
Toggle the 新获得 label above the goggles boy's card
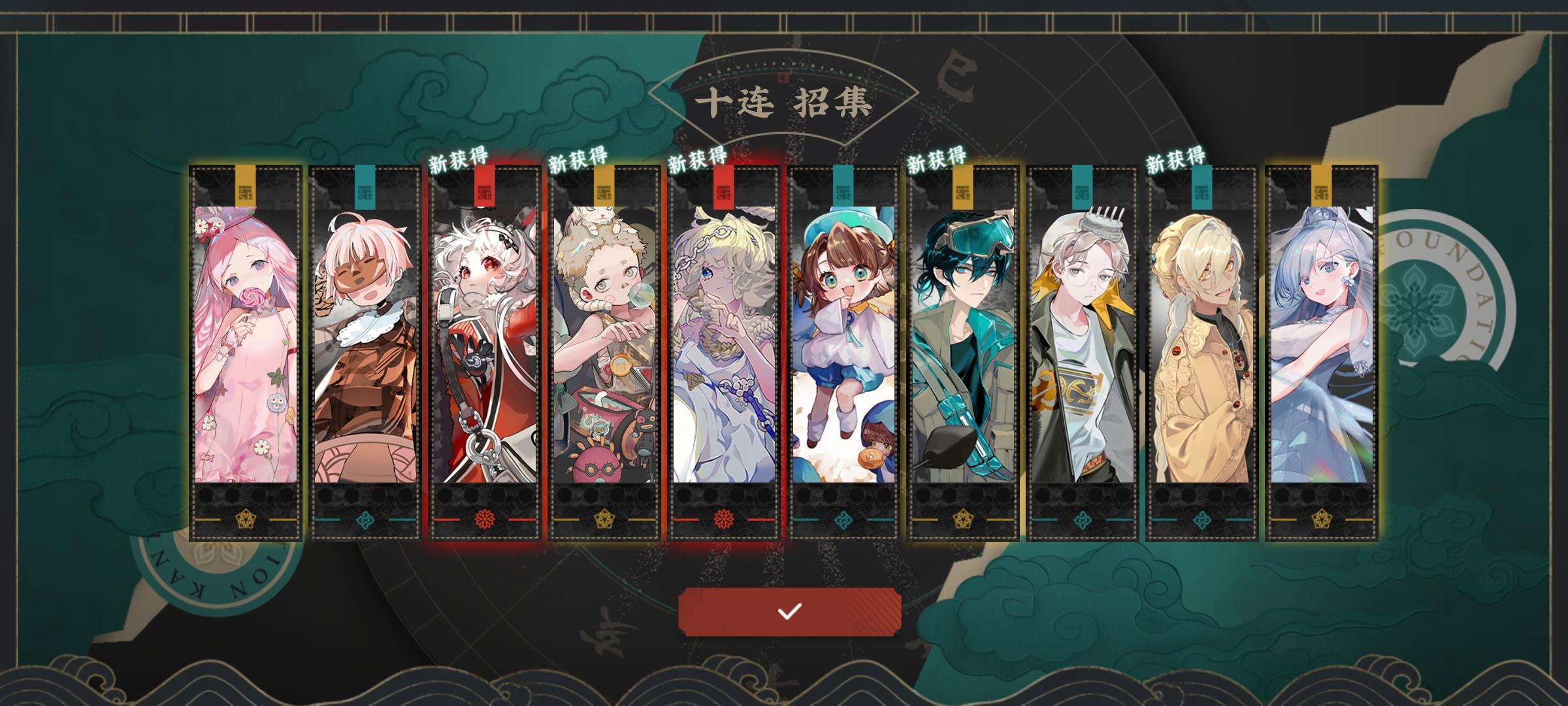point(936,159)
